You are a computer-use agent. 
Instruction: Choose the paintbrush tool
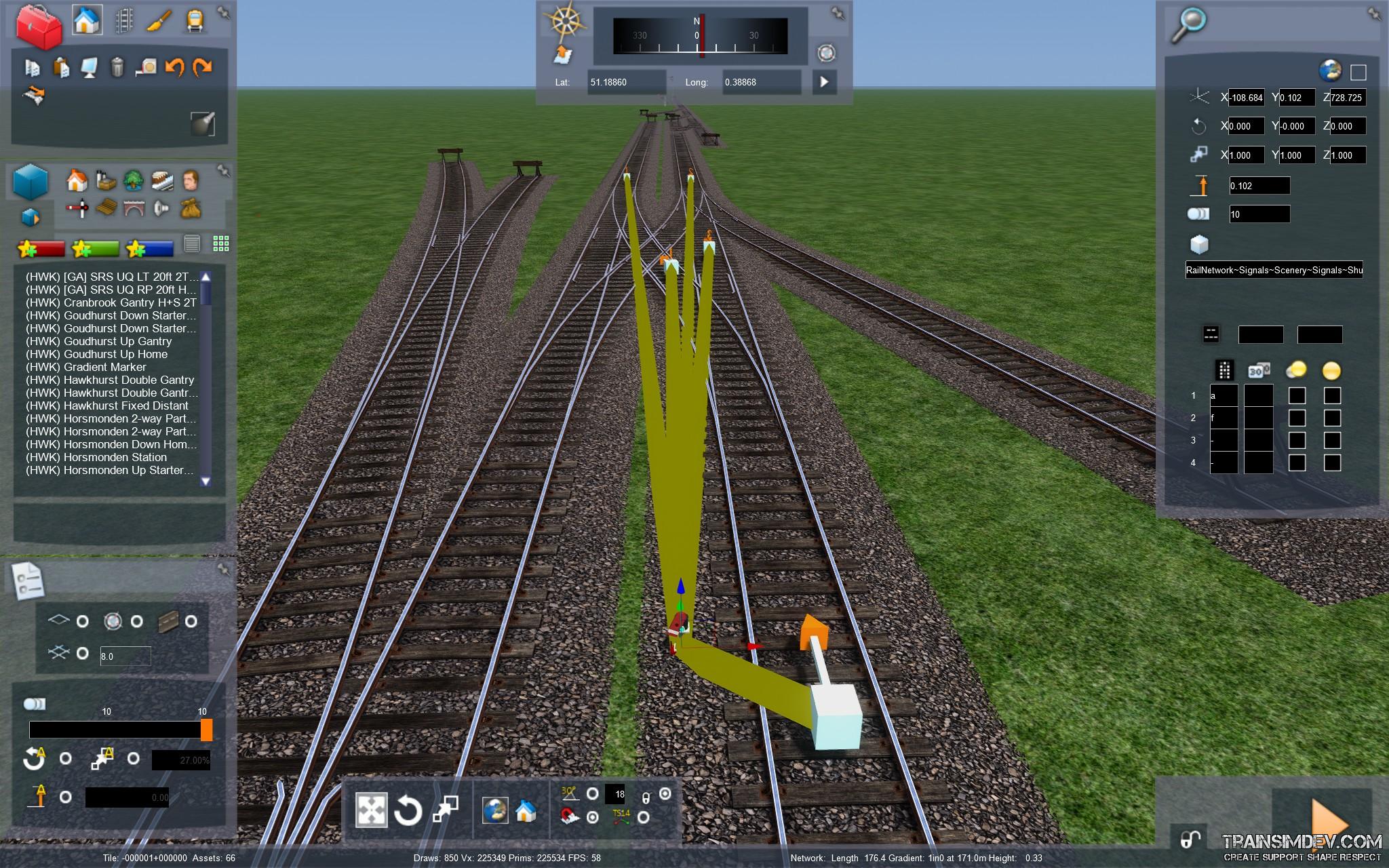(x=159, y=21)
